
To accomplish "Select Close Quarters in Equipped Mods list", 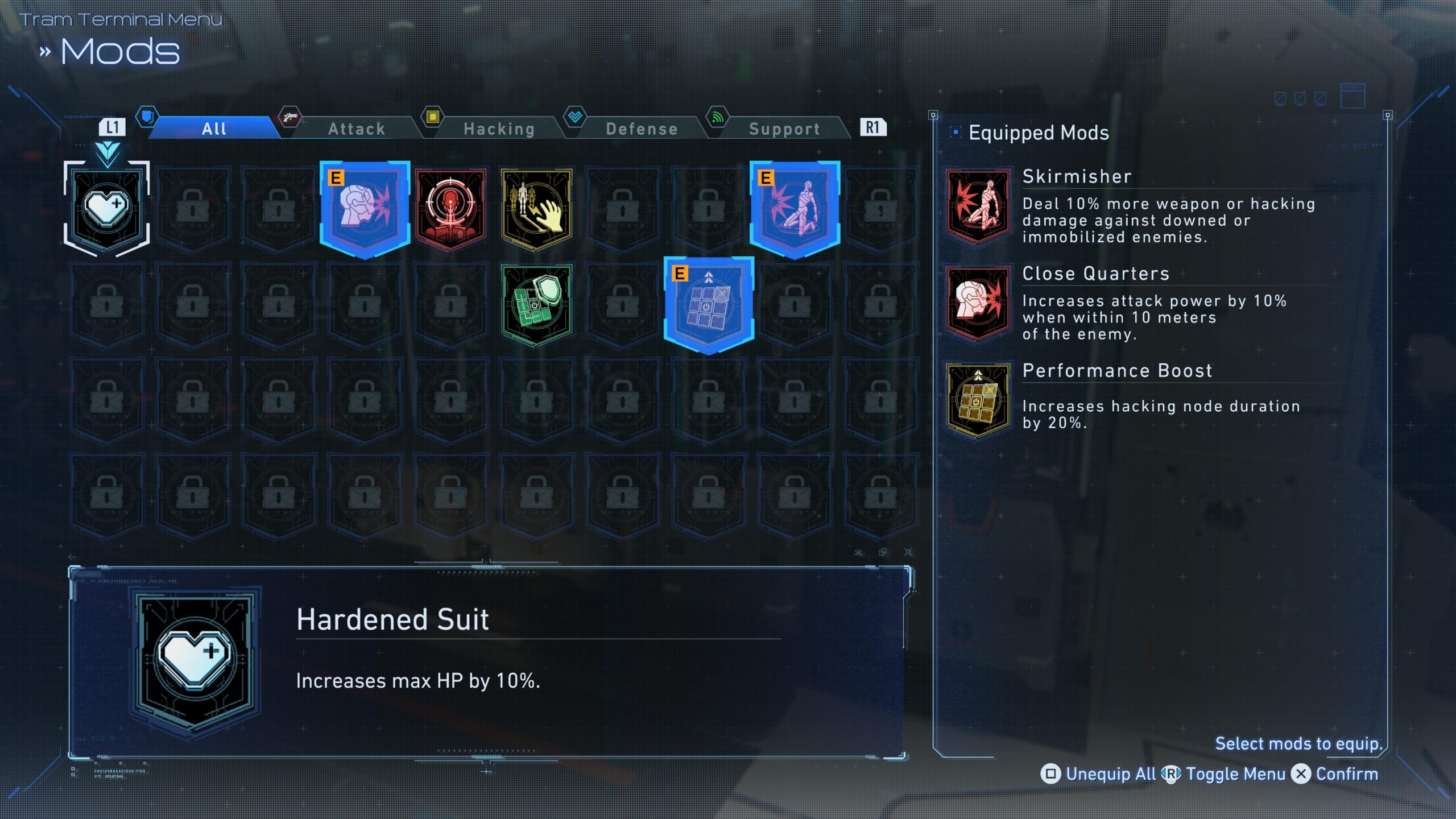I will click(1095, 274).
